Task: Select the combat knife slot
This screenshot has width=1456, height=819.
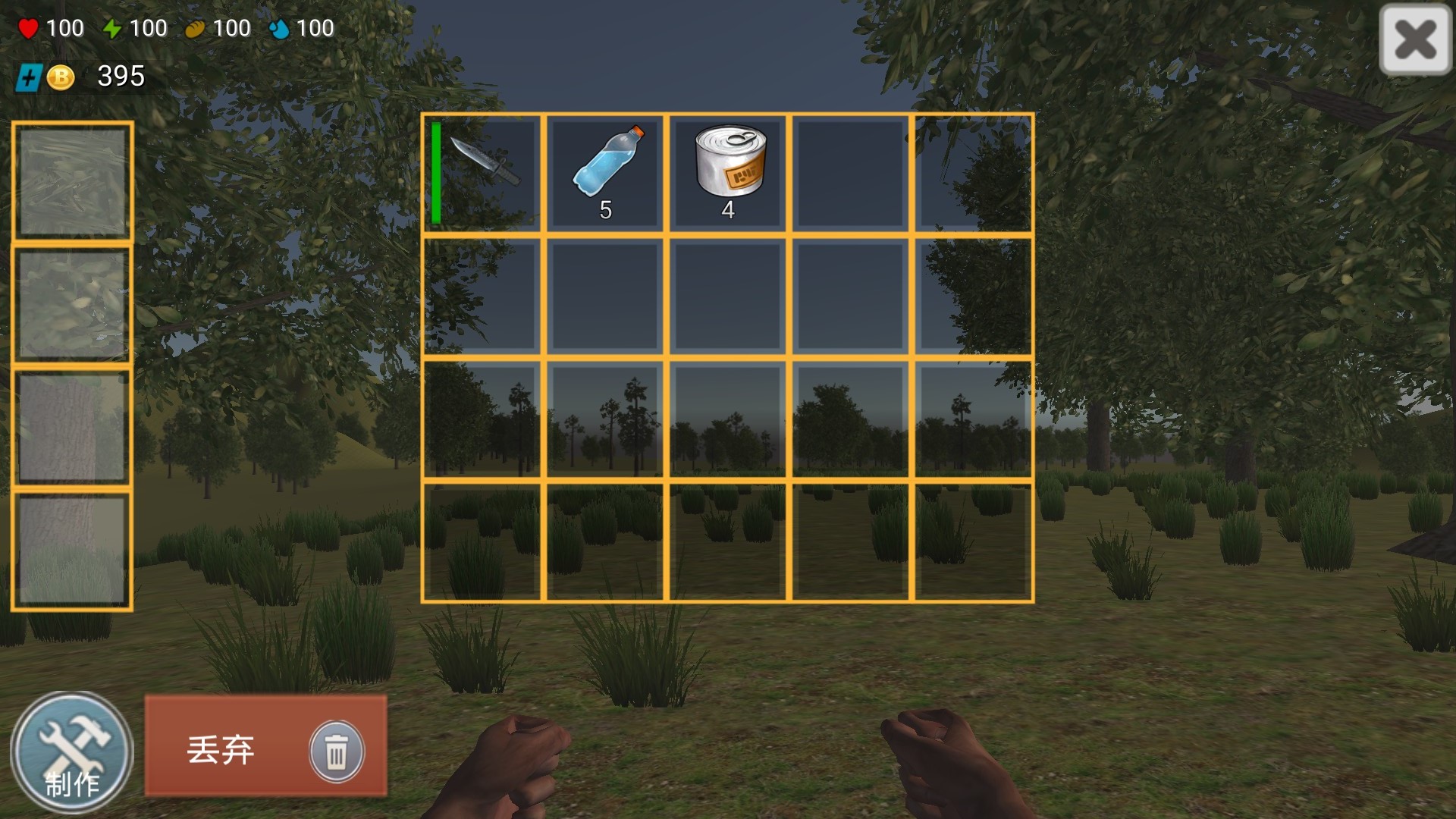Action: coord(483,173)
